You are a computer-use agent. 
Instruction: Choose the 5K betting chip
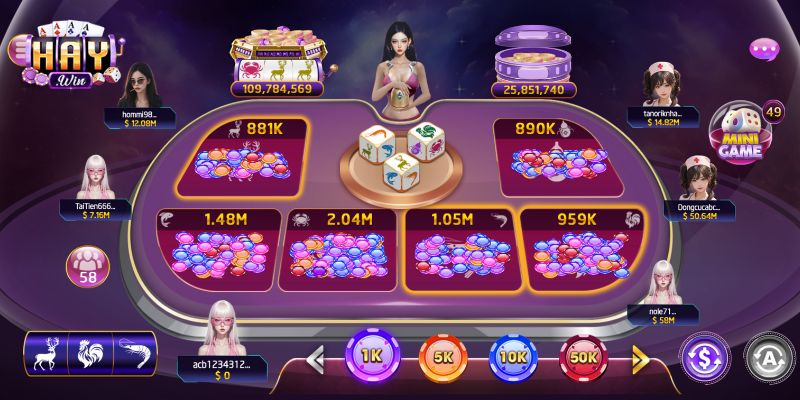[443, 356]
